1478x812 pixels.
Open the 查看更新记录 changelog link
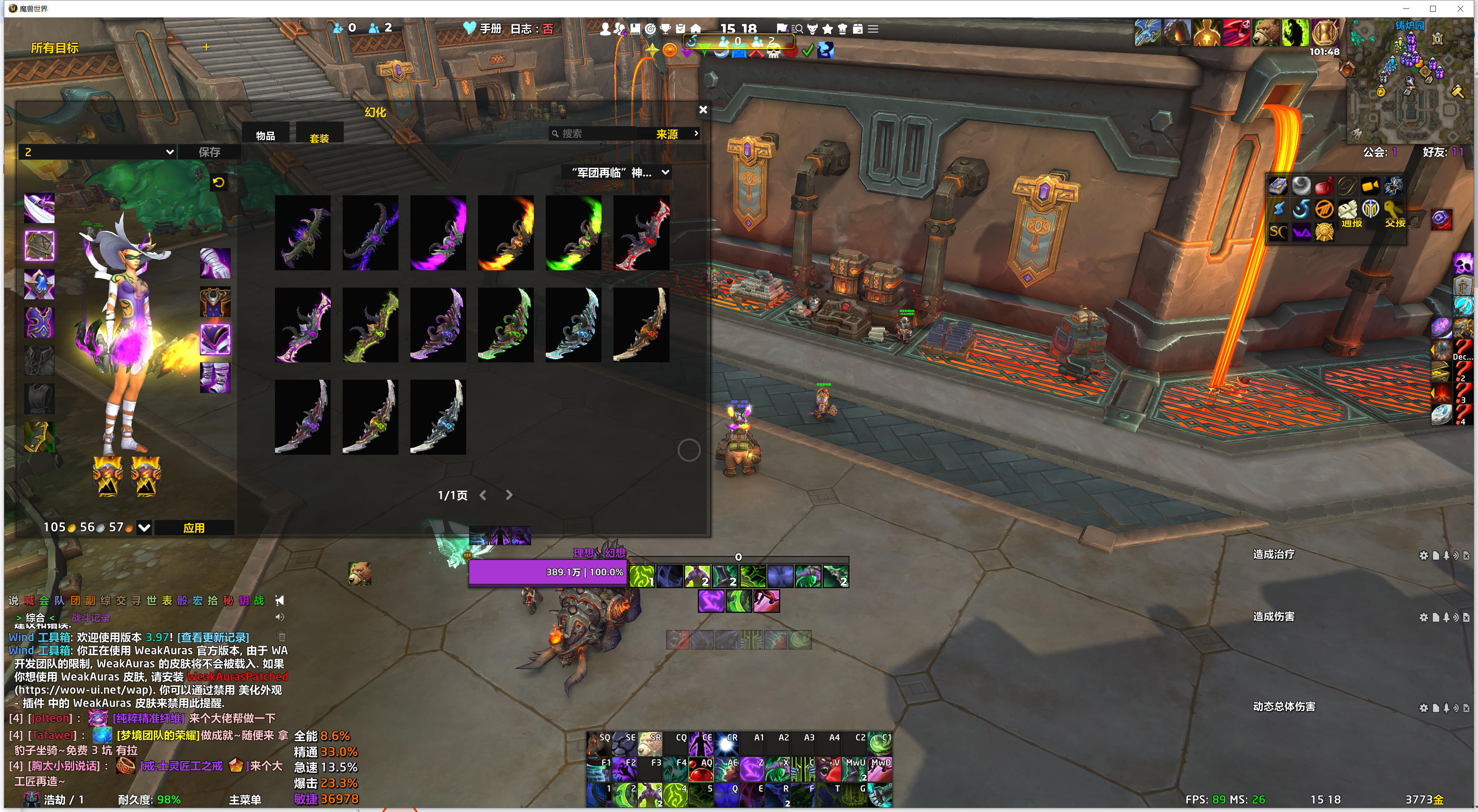pos(213,637)
